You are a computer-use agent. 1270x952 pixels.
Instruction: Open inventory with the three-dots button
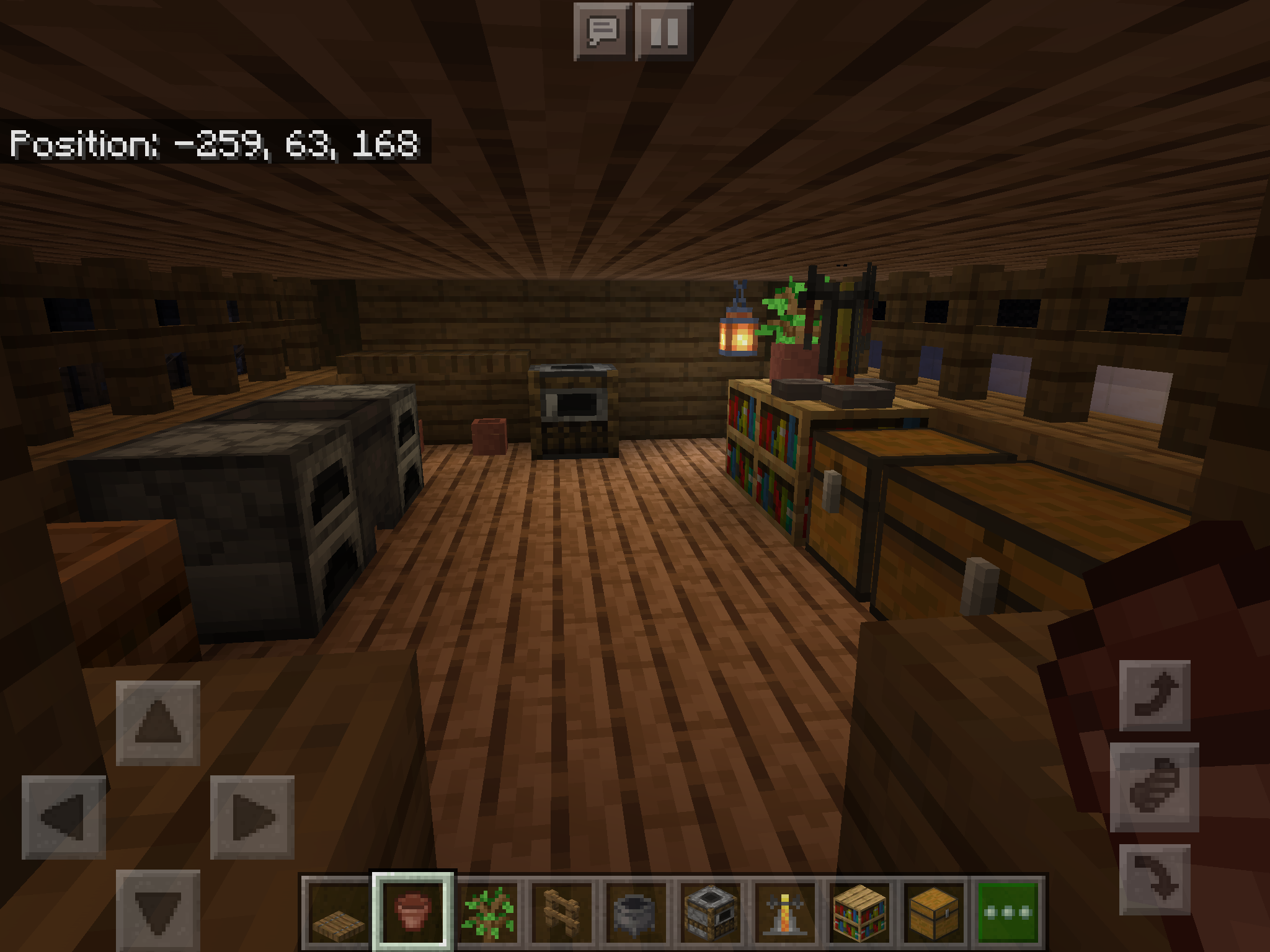(1008, 912)
